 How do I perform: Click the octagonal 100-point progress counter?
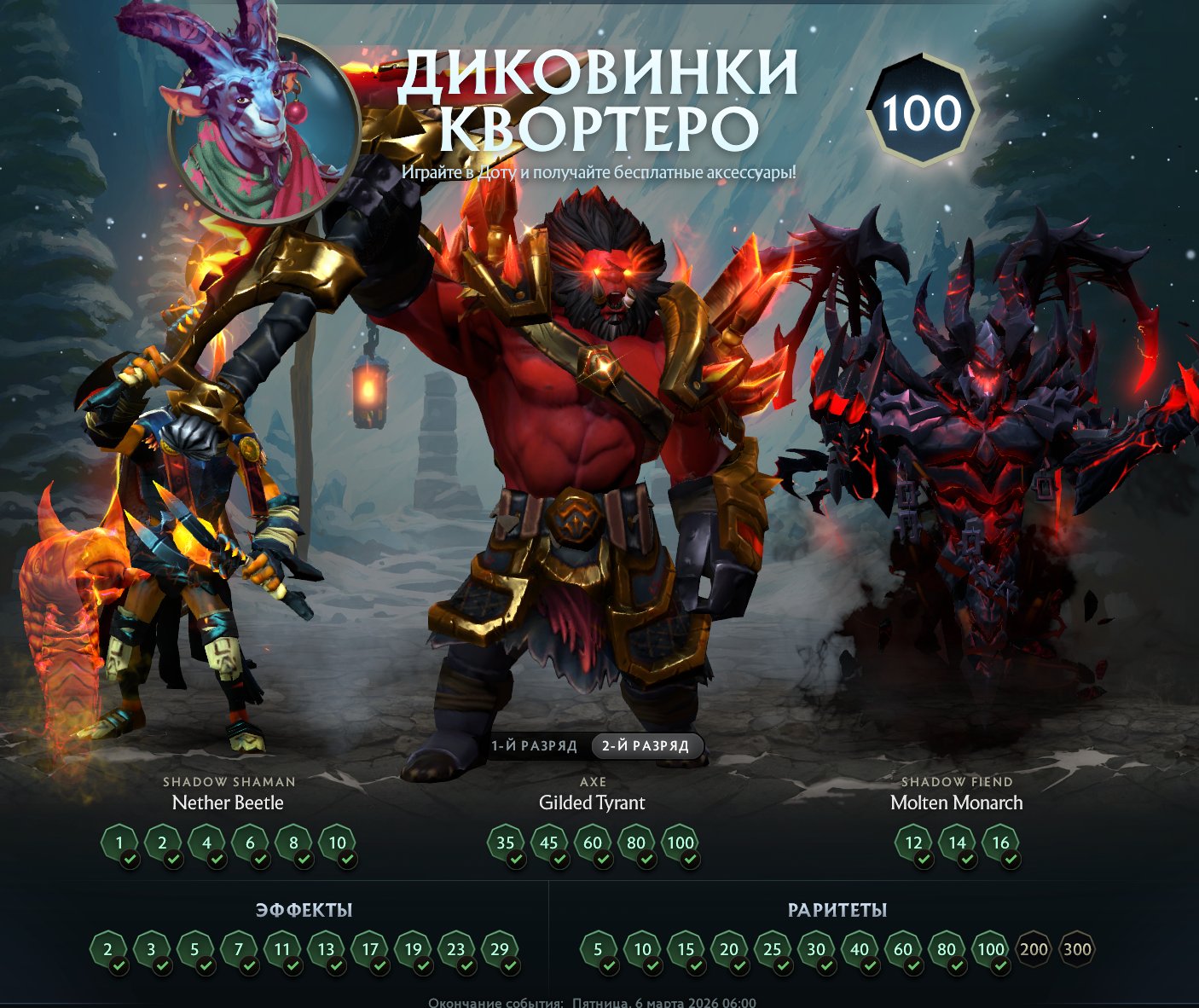[x=925, y=110]
